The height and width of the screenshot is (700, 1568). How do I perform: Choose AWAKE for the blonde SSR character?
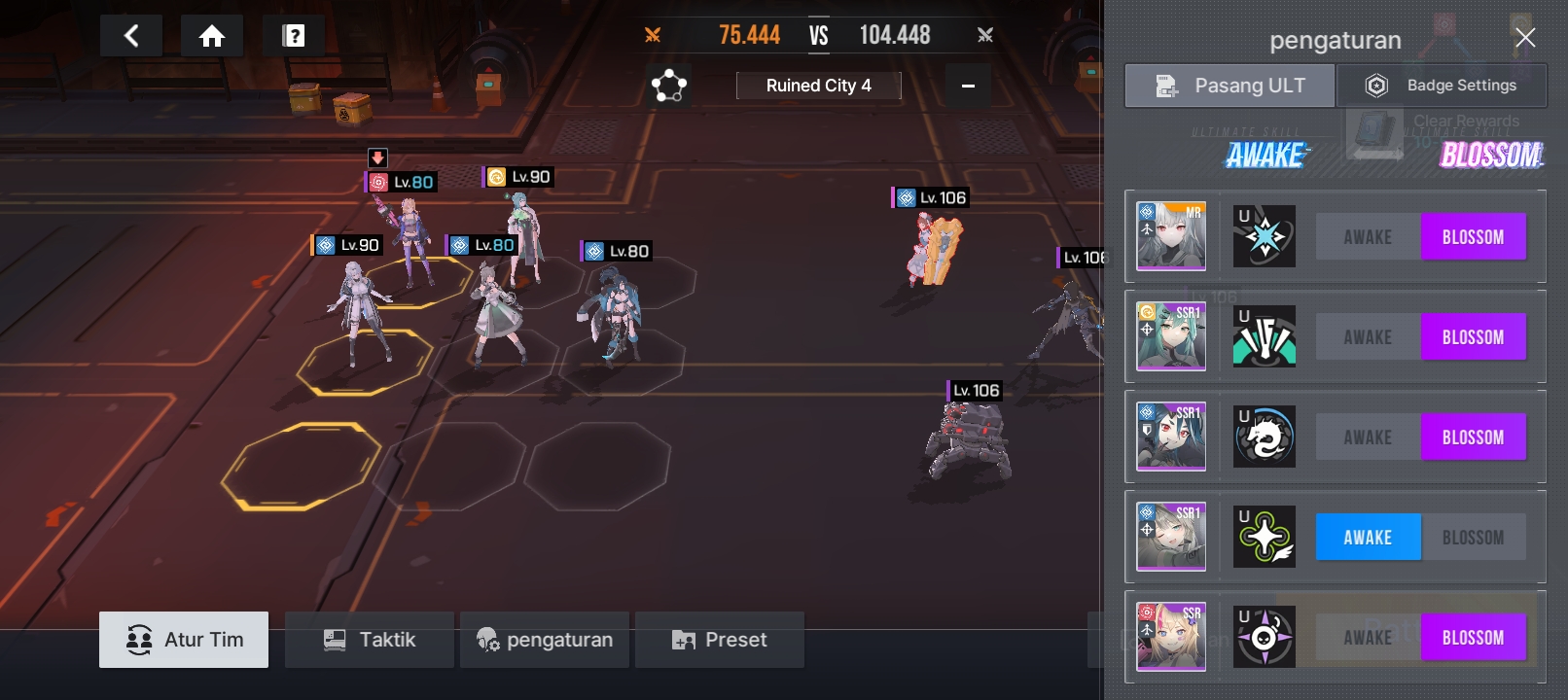tap(1368, 638)
